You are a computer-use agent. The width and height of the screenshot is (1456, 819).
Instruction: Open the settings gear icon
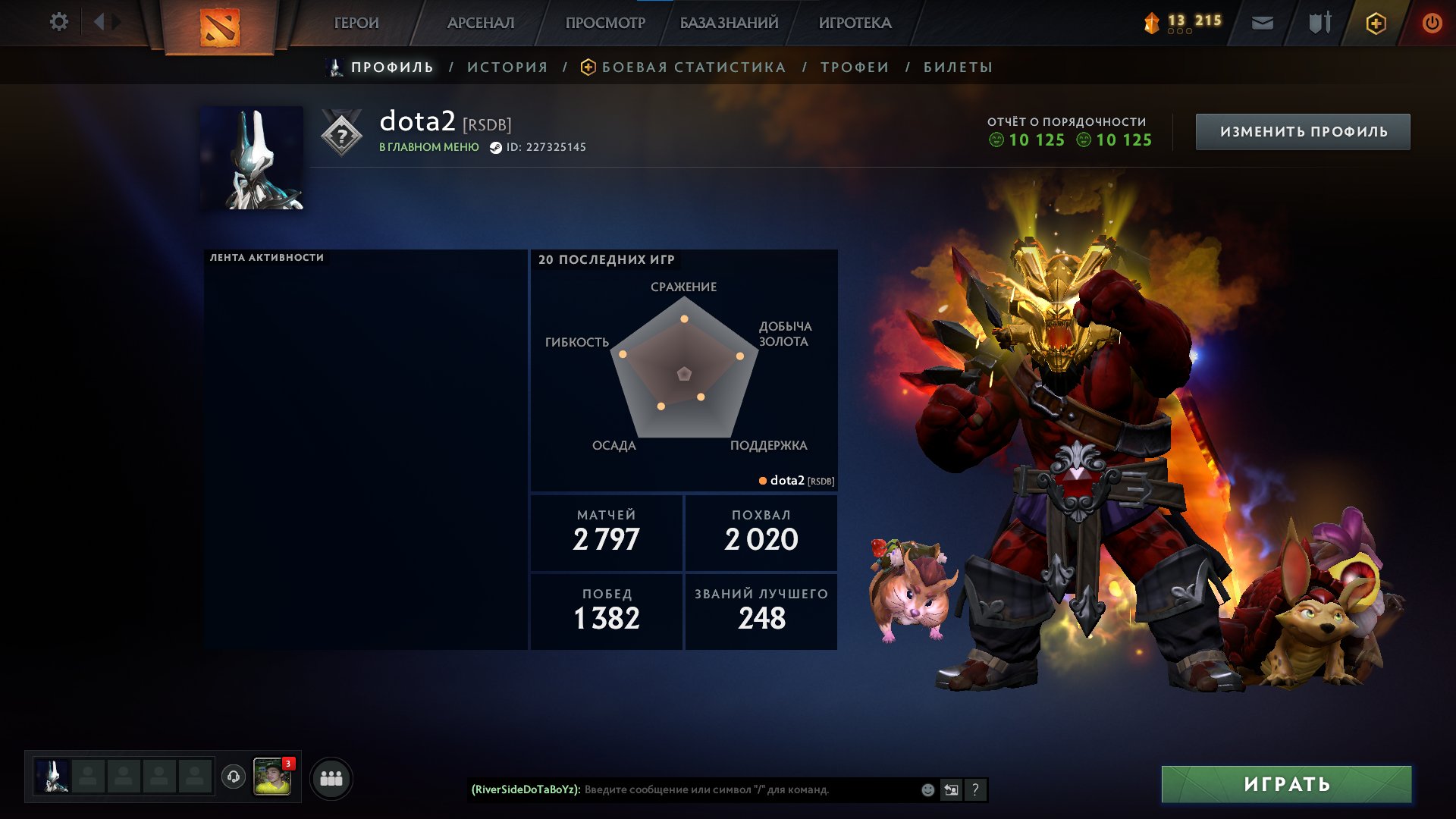point(58,22)
